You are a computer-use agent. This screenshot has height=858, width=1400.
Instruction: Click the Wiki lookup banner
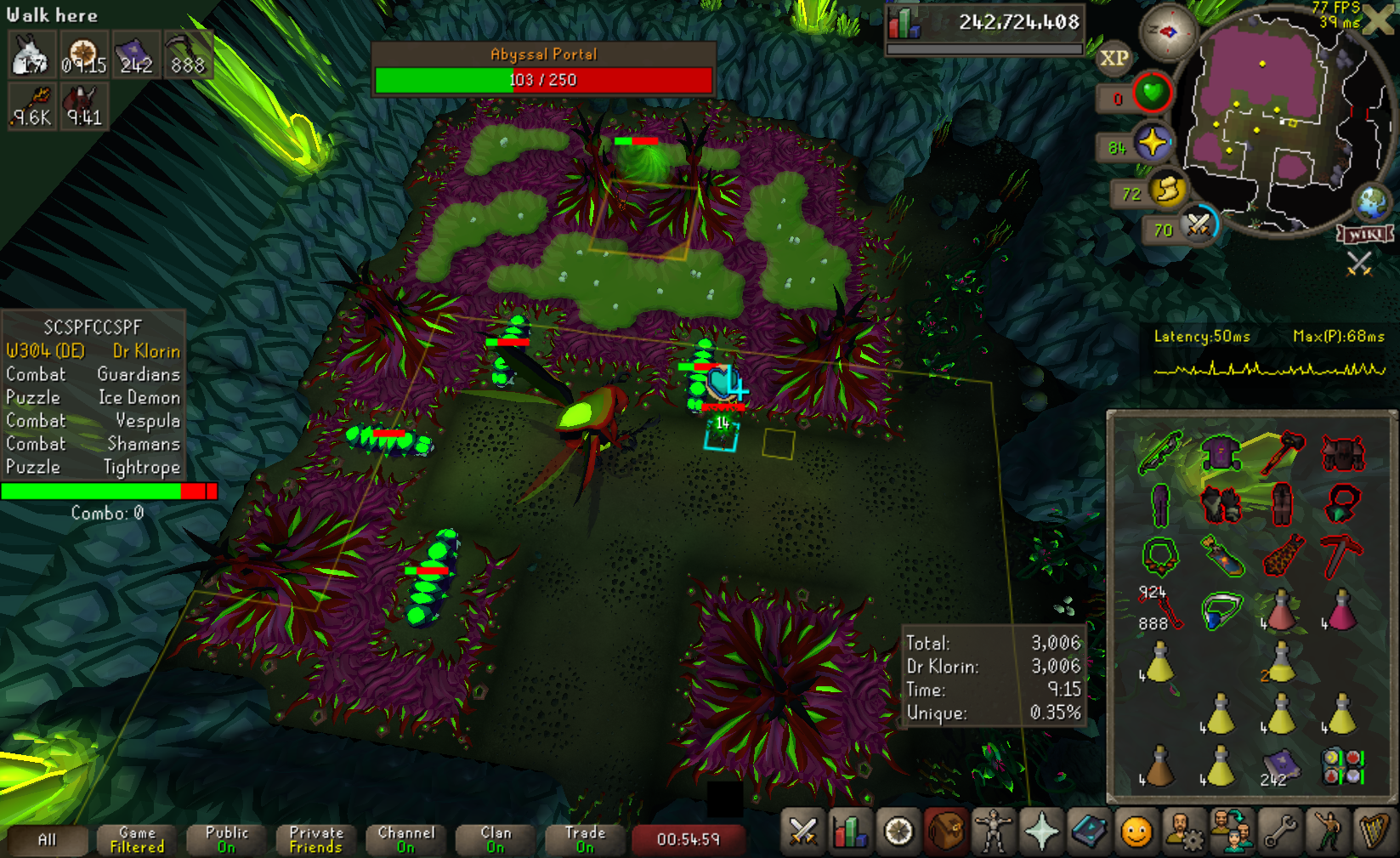(1365, 234)
